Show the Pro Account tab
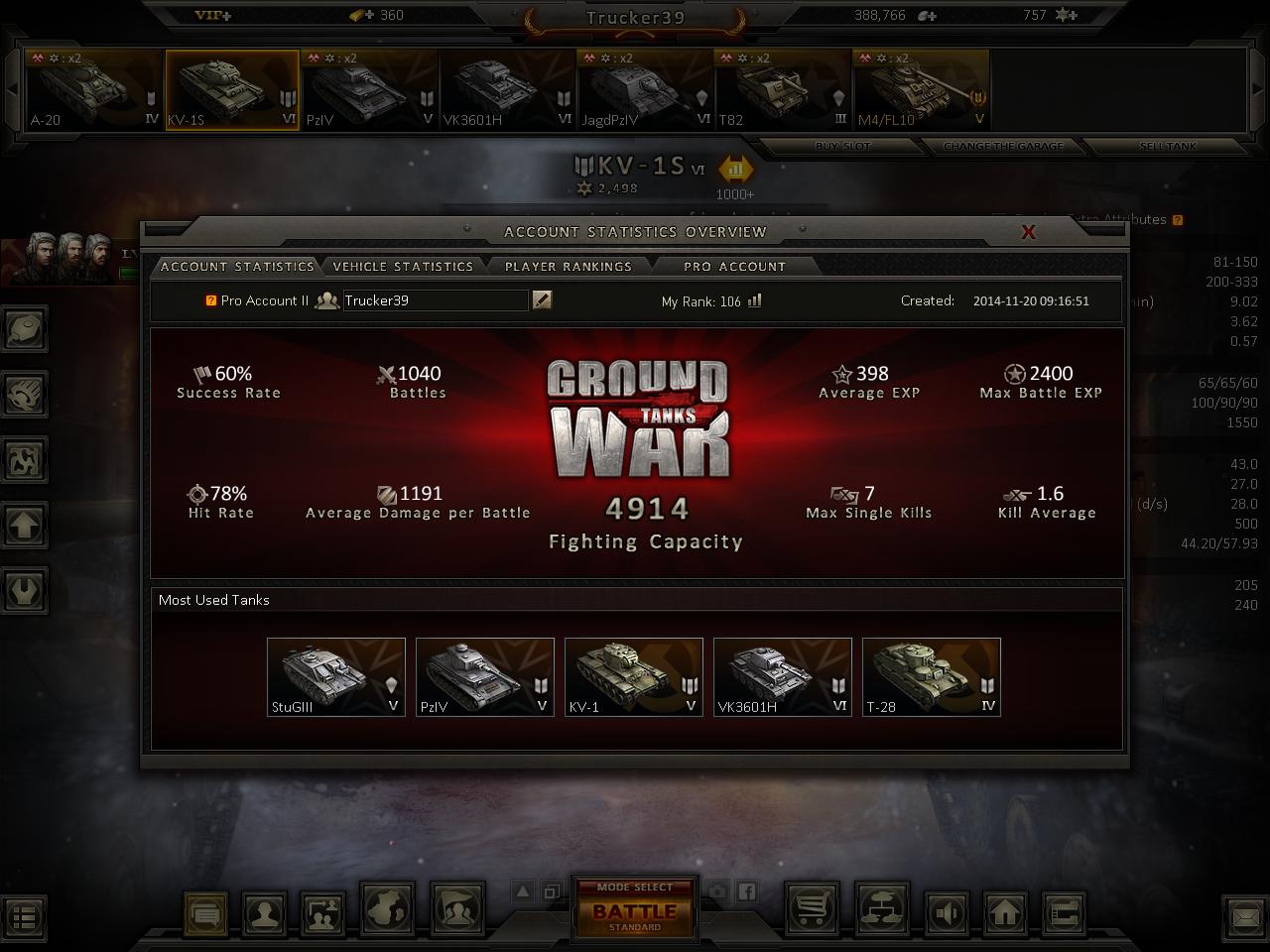The height and width of the screenshot is (952, 1270). pyautogui.click(x=734, y=267)
